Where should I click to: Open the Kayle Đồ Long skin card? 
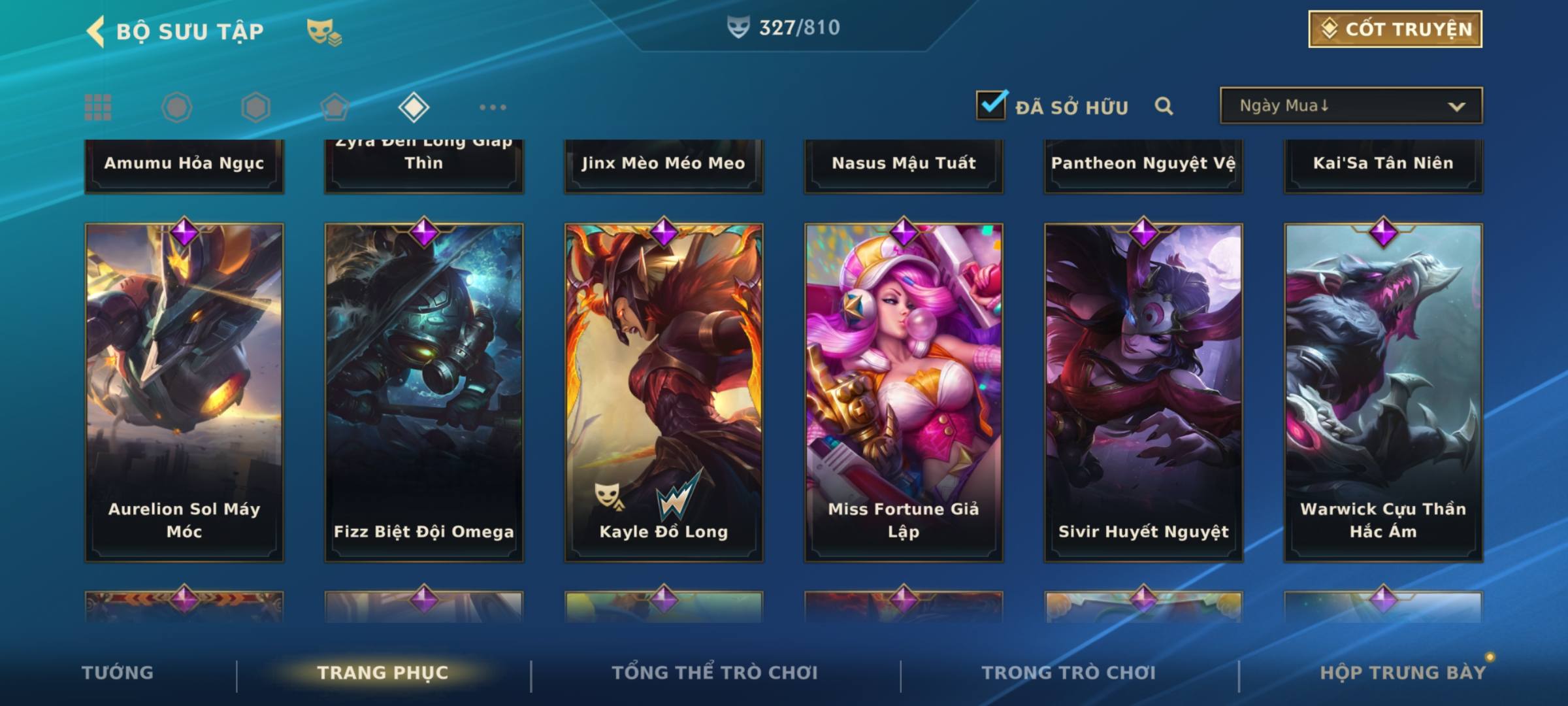pos(664,392)
